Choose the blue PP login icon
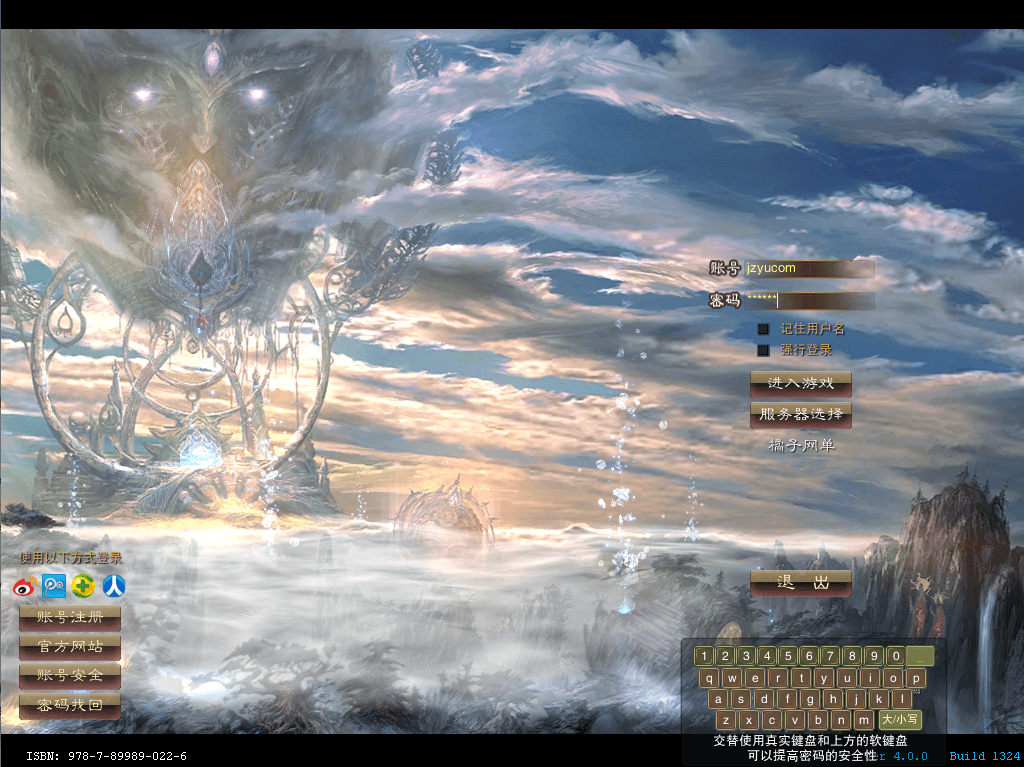The height and width of the screenshot is (767, 1024). (54, 586)
